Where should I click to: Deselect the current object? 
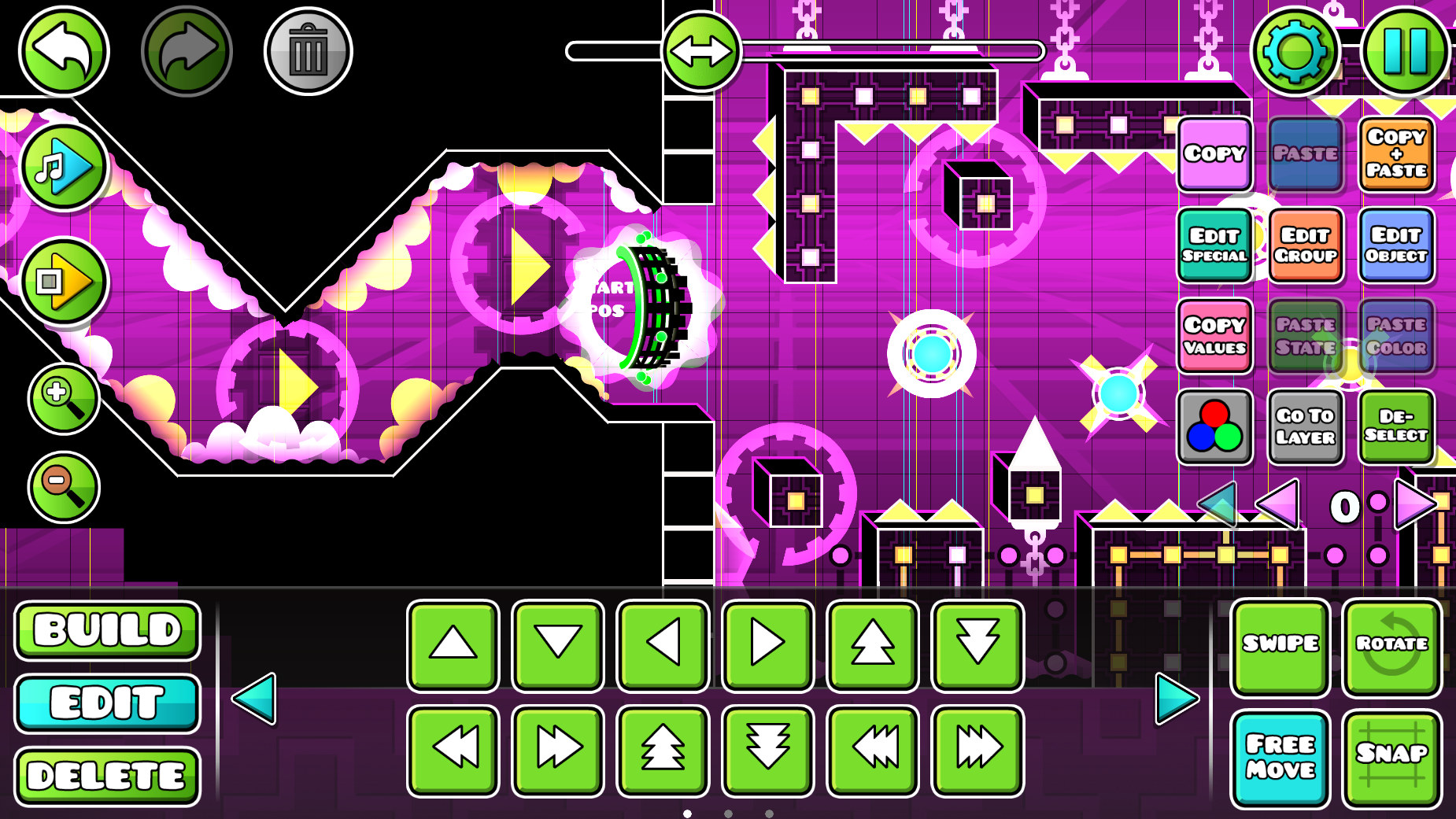point(1396,426)
